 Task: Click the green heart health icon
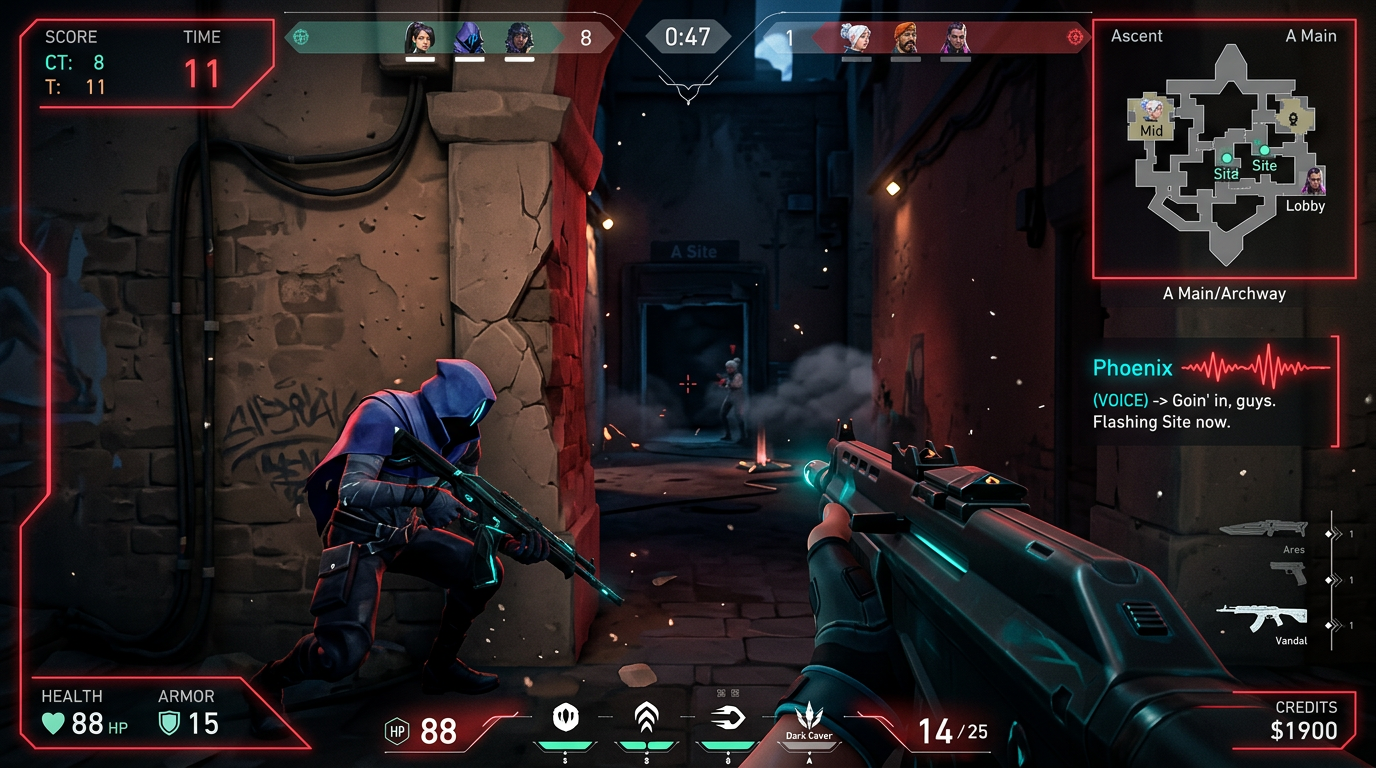pos(52,722)
